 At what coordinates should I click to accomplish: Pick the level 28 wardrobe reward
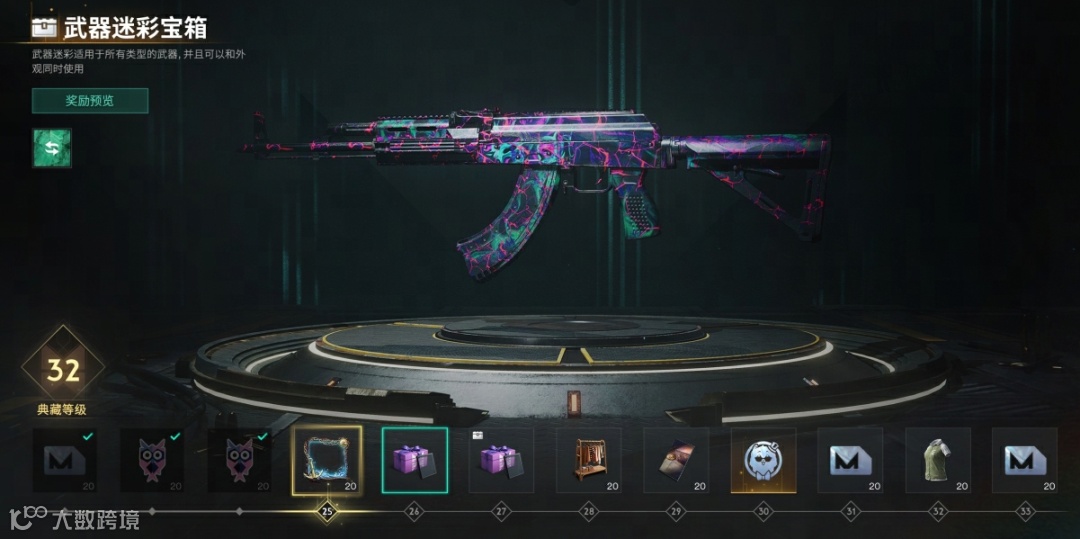click(x=589, y=460)
